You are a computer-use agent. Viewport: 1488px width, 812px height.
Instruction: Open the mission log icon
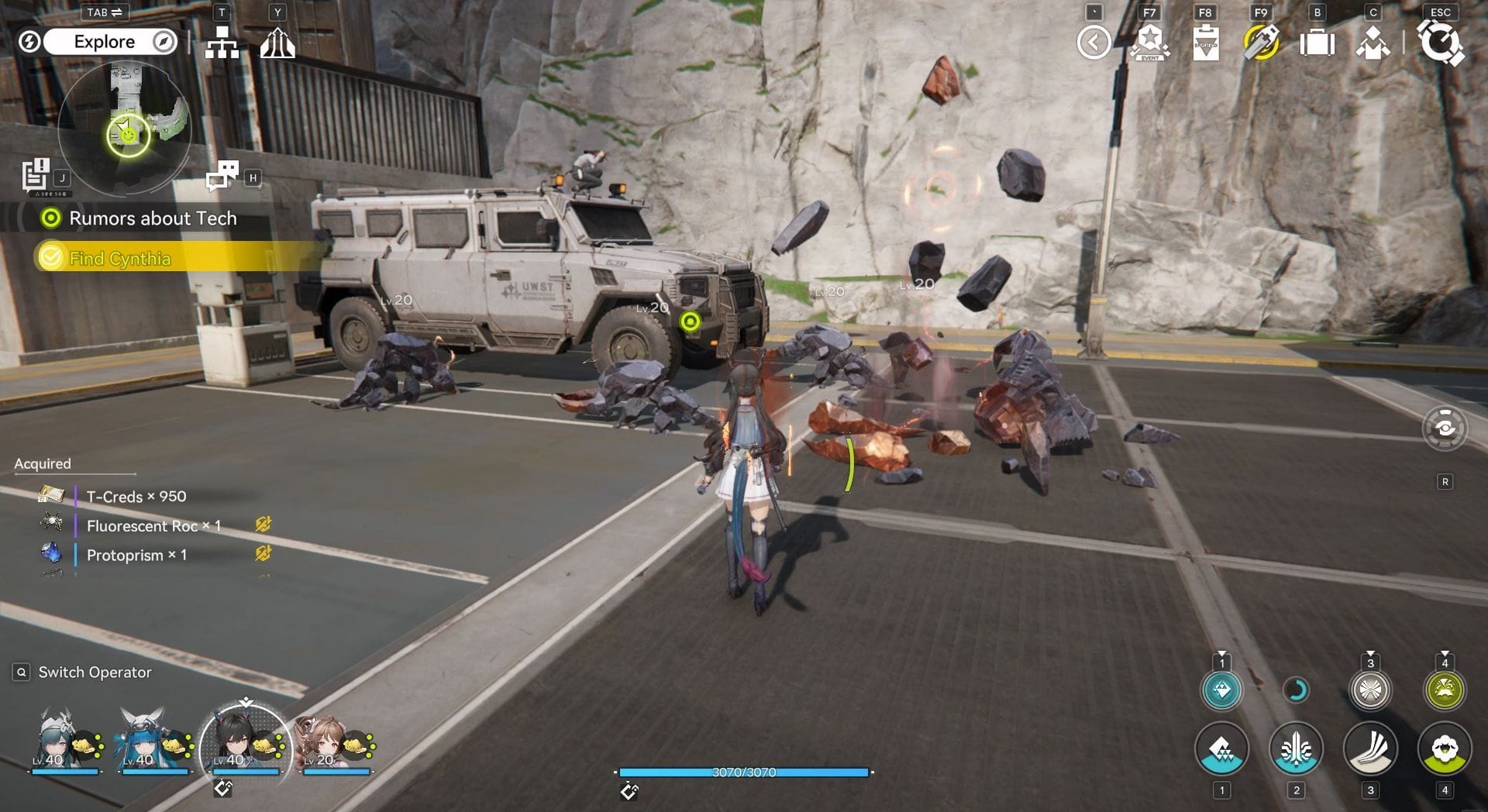pyautogui.click(x=36, y=174)
